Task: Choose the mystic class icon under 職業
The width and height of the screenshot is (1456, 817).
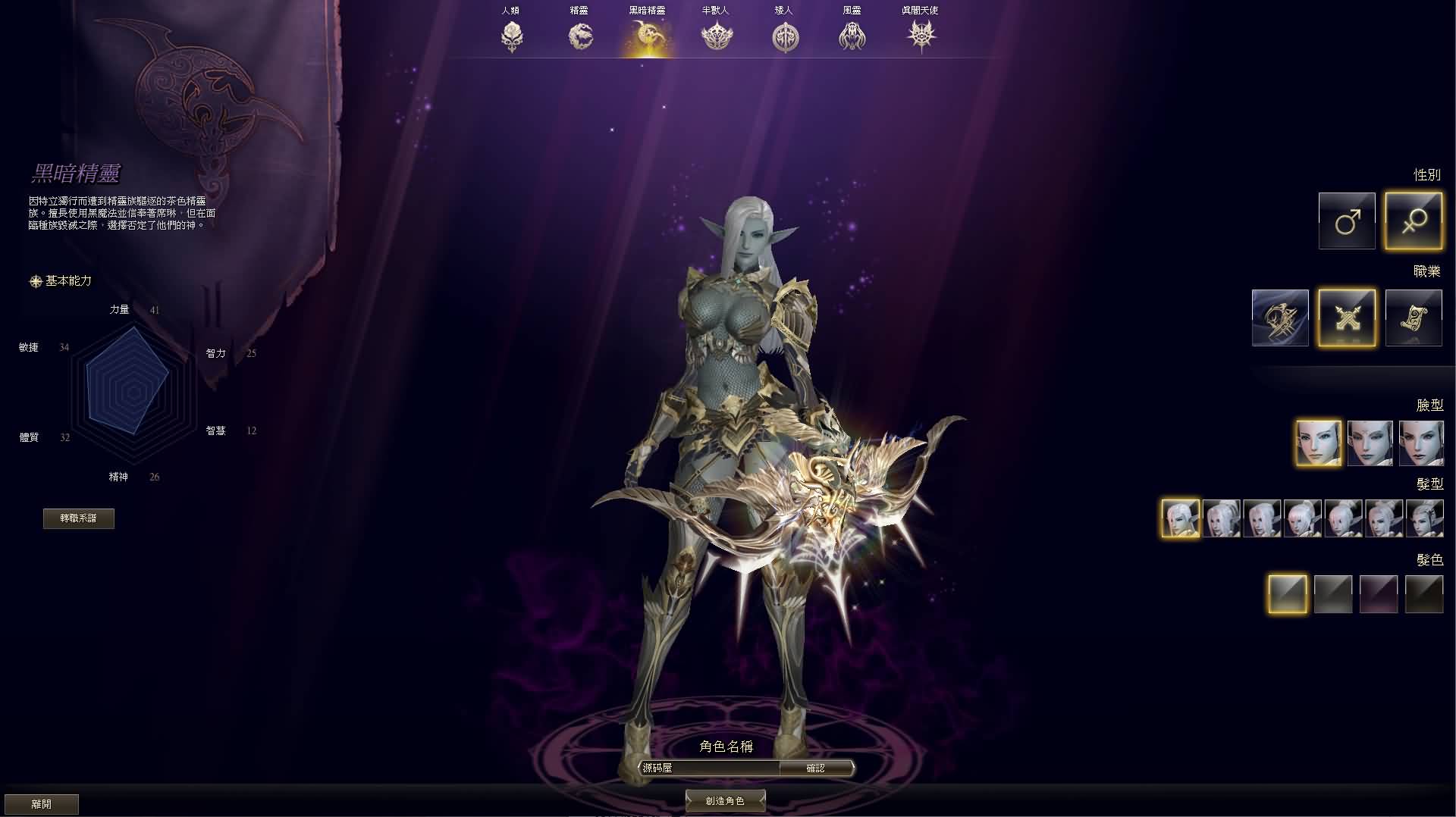Action: (1414, 318)
